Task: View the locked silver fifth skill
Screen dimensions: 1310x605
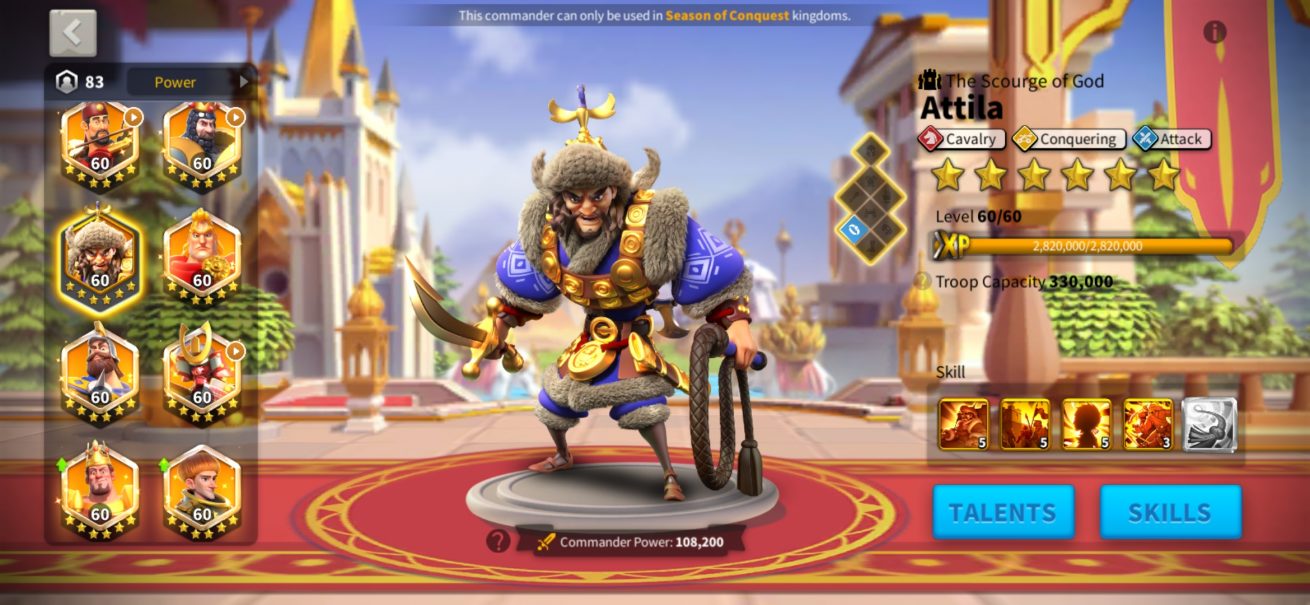Action: click(x=1210, y=424)
